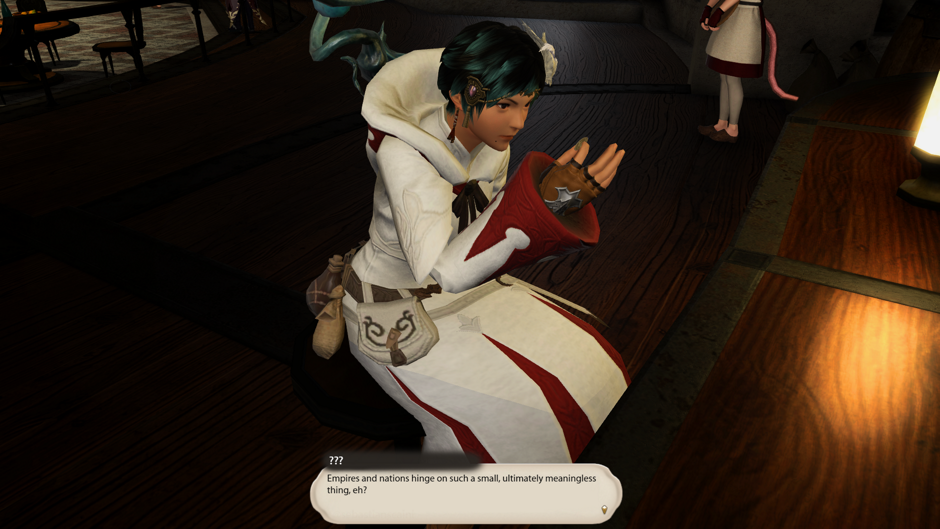Advance the dialogue about empires and nations
Screen dimensions: 940x529
465,492
